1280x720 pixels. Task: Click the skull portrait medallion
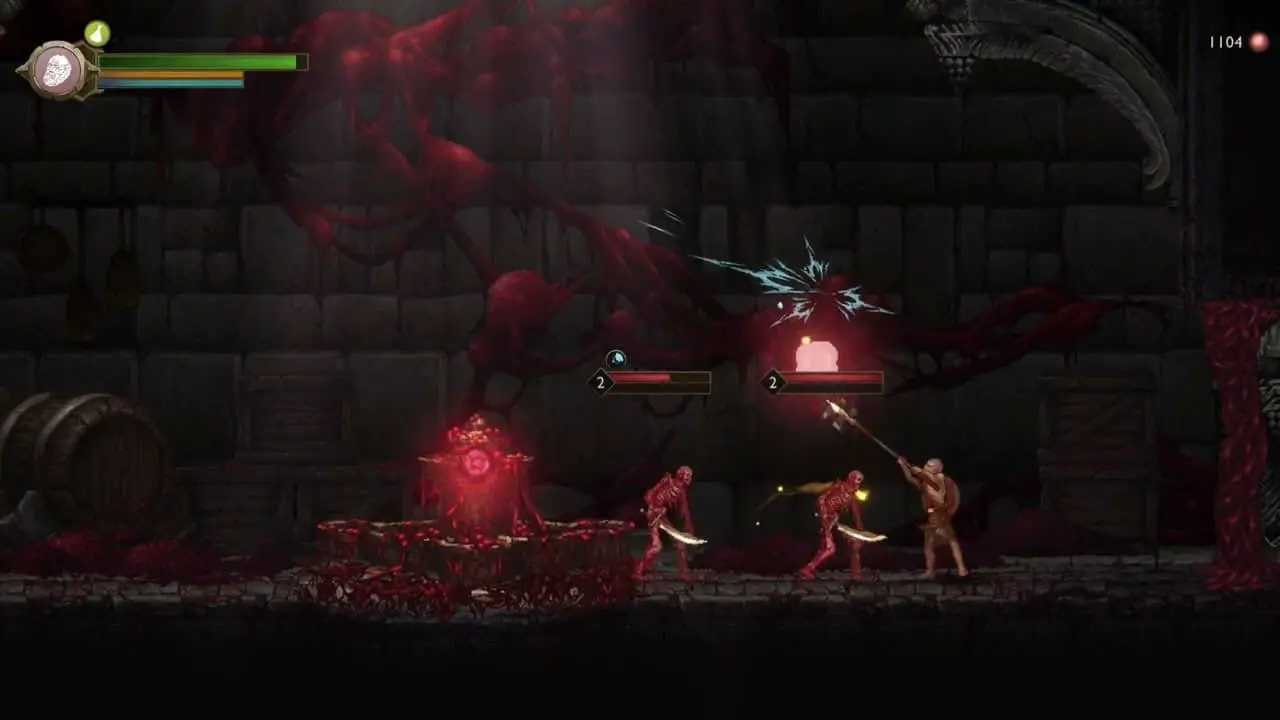pyautogui.click(x=58, y=70)
